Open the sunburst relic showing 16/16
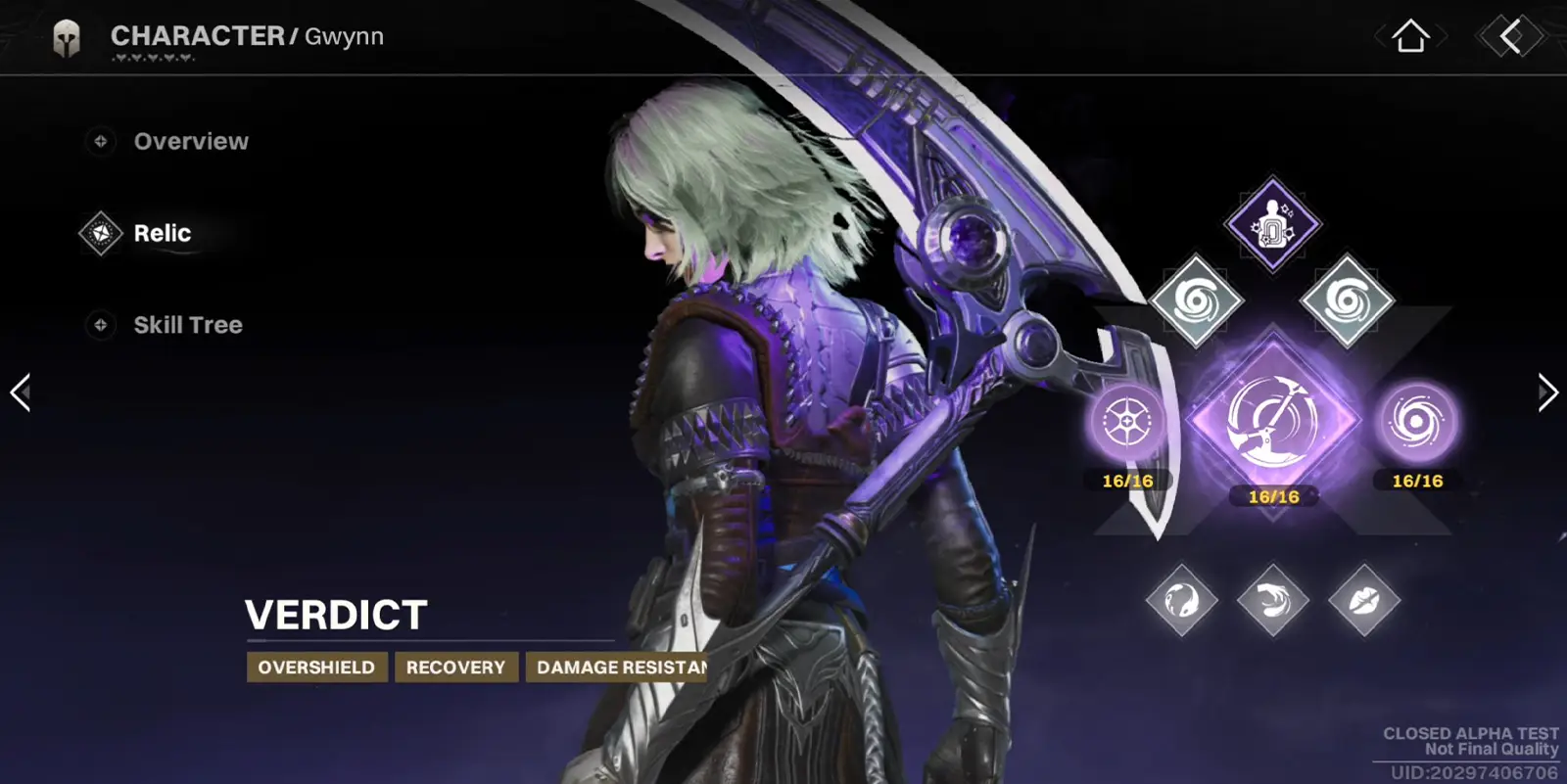This screenshot has width=1567, height=784. (1126, 423)
